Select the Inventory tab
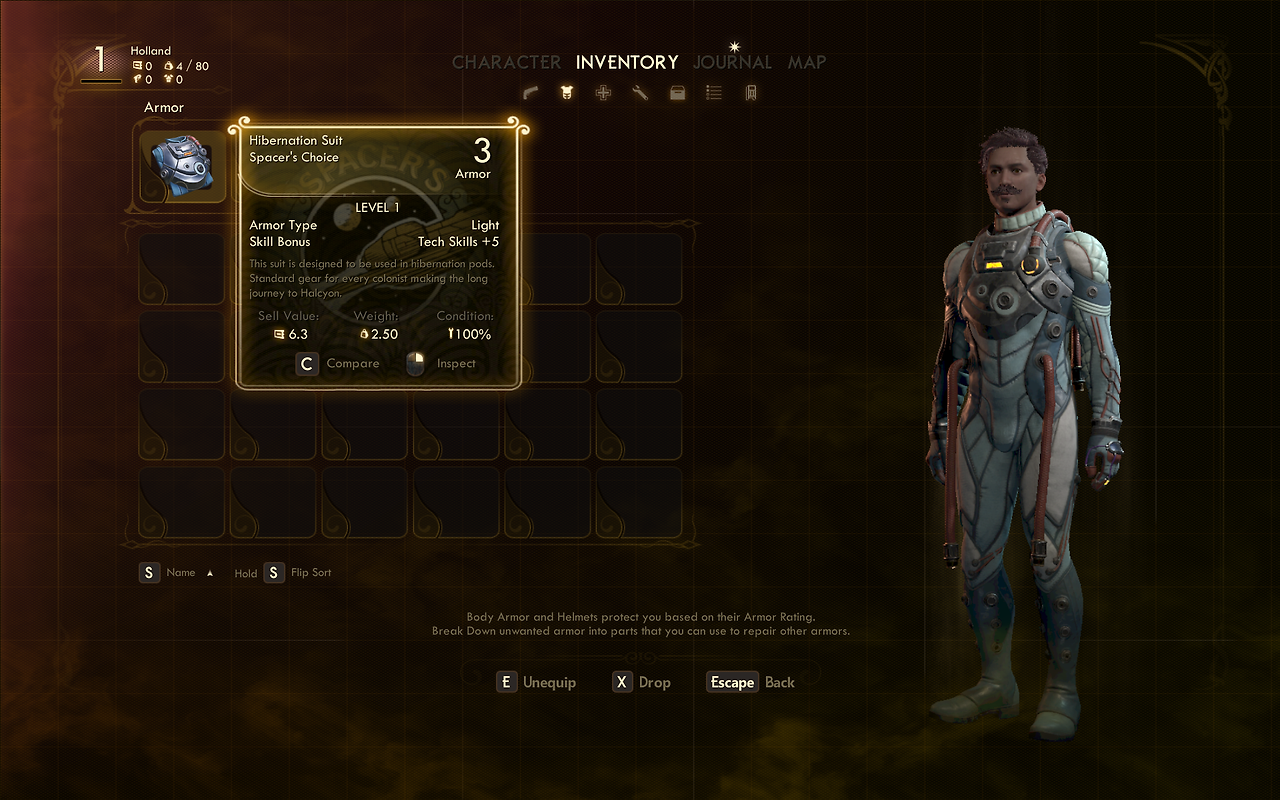 627,62
